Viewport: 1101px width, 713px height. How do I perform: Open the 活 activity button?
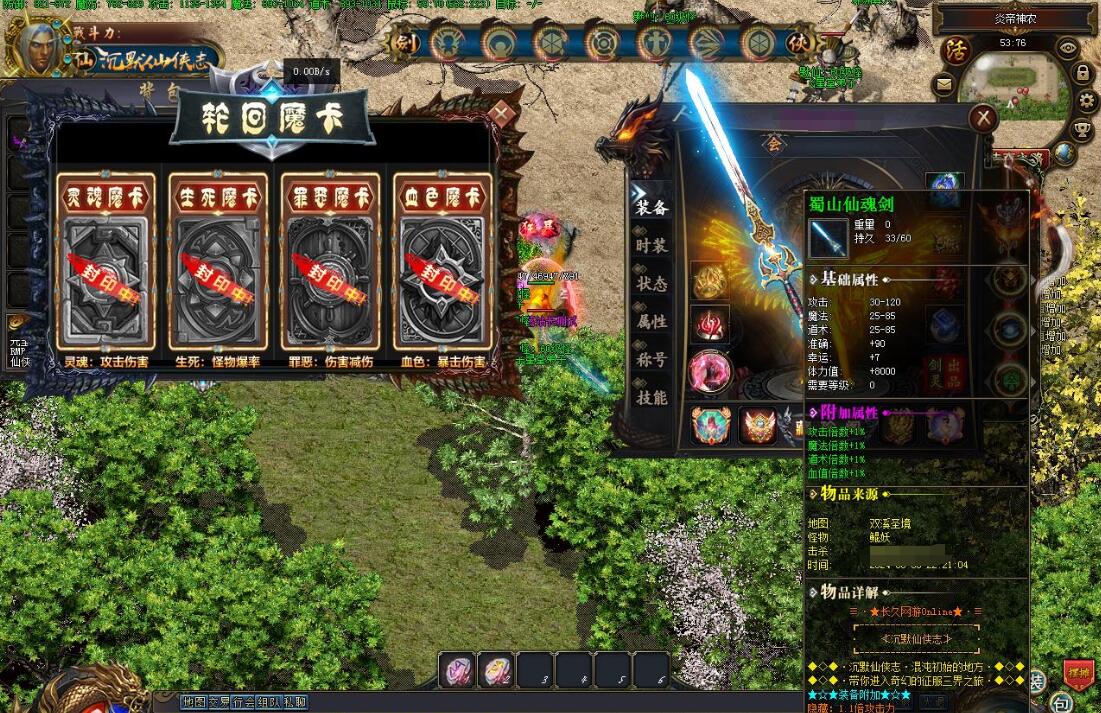coord(959,49)
